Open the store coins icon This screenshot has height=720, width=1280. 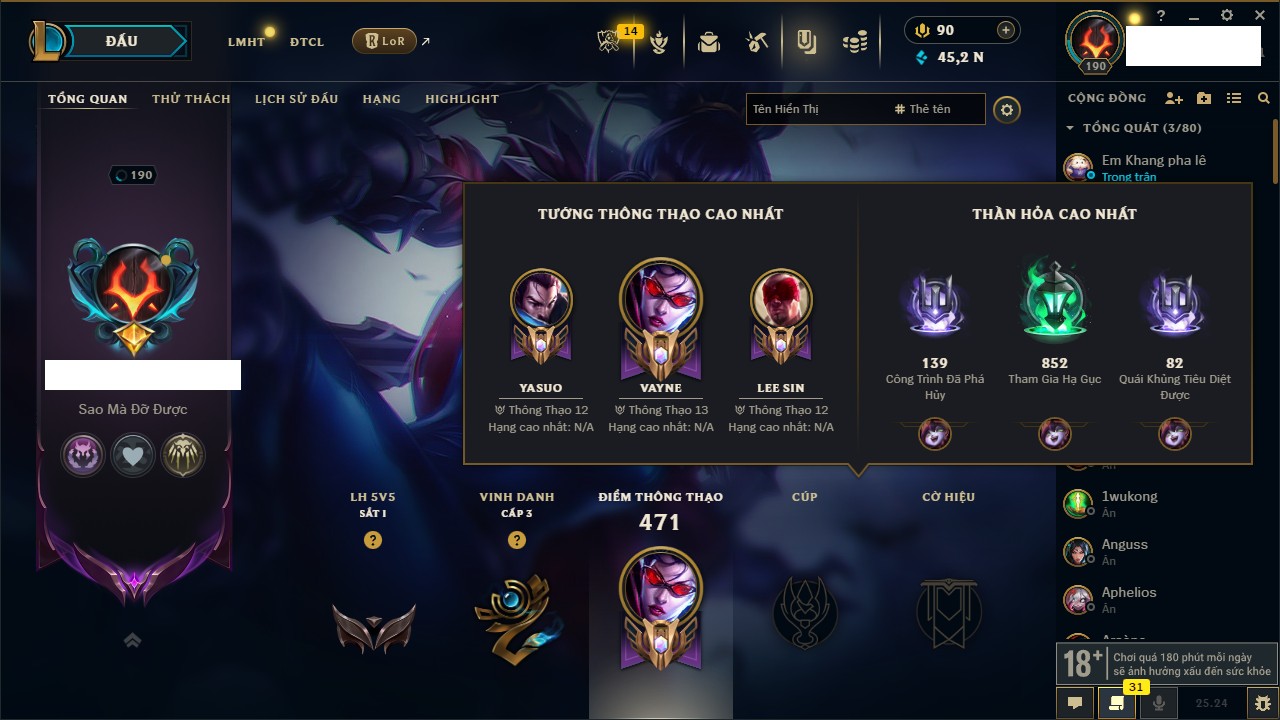(x=854, y=42)
